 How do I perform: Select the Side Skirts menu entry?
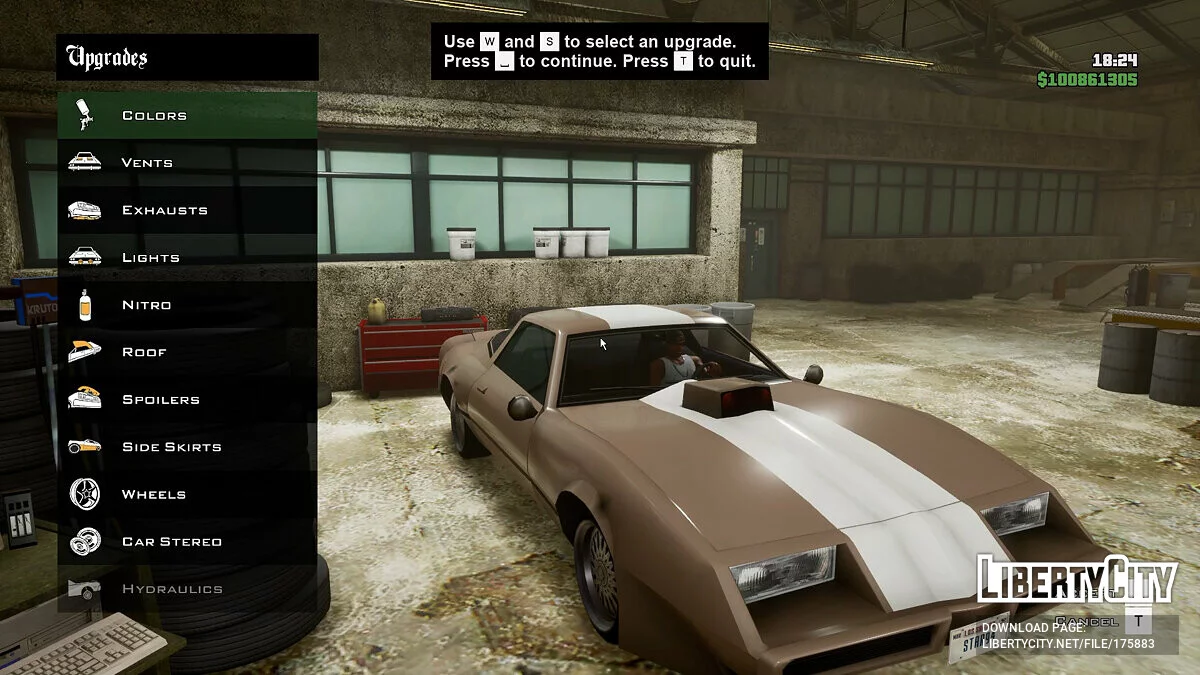[x=171, y=447]
